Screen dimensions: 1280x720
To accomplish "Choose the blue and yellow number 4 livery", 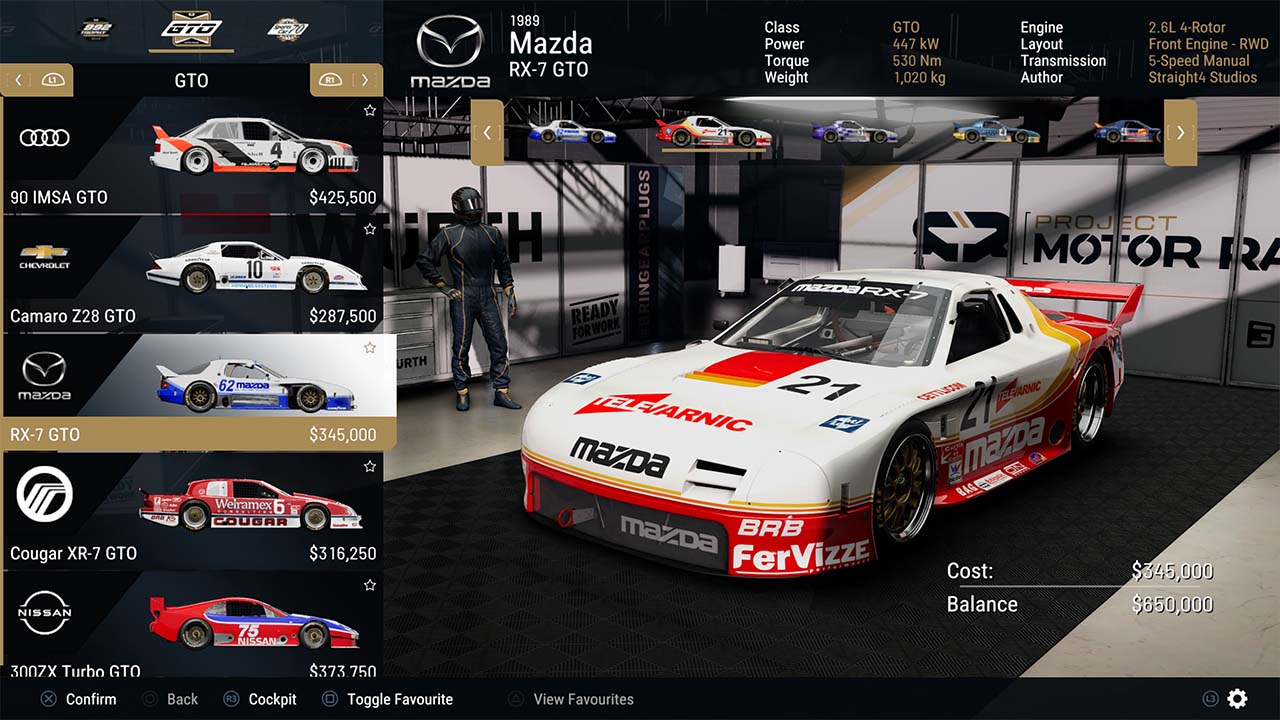I will coord(995,132).
